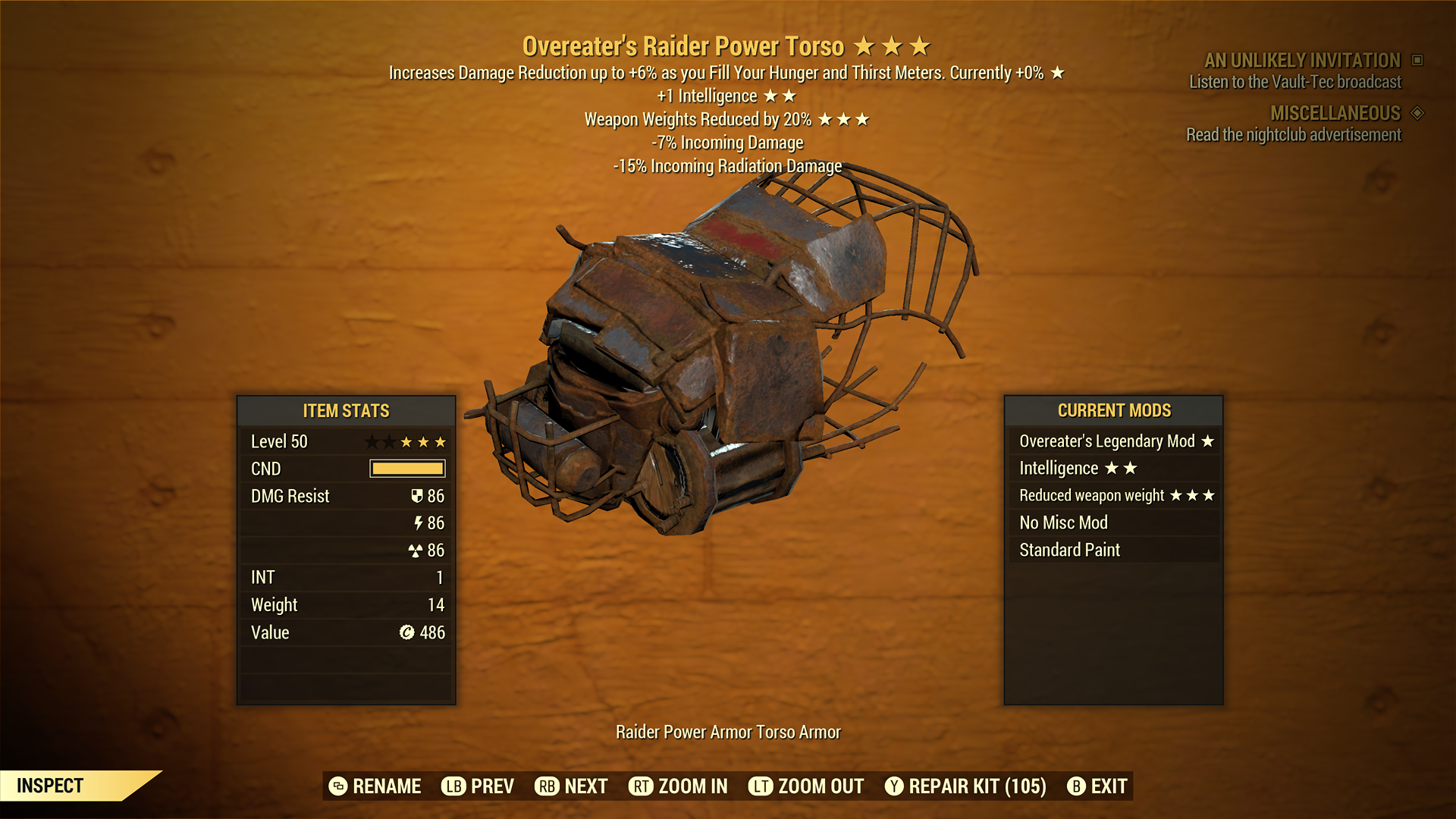Select the B Exit button icon
Viewport: 1456px width, 819px height.
(1076, 786)
